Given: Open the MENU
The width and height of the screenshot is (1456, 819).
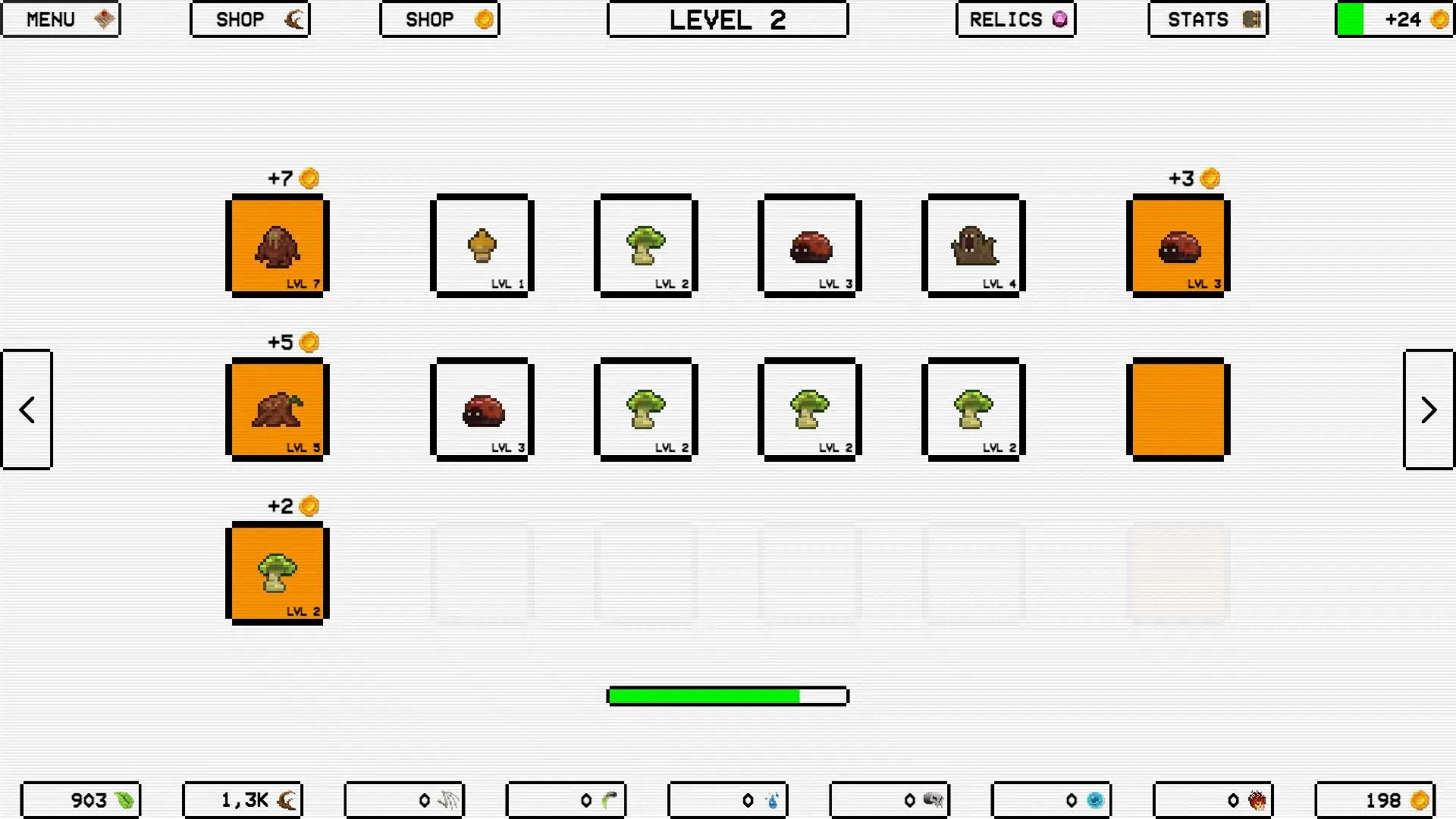Looking at the screenshot, I should (x=61, y=19).
